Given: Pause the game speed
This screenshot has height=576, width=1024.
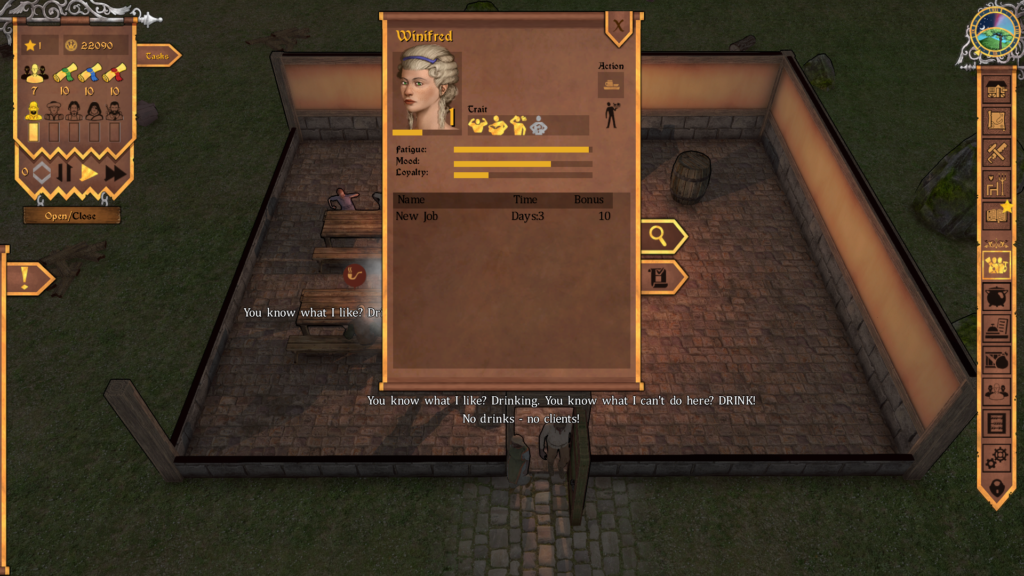Looking at the screenshot, I should point(65,173).
